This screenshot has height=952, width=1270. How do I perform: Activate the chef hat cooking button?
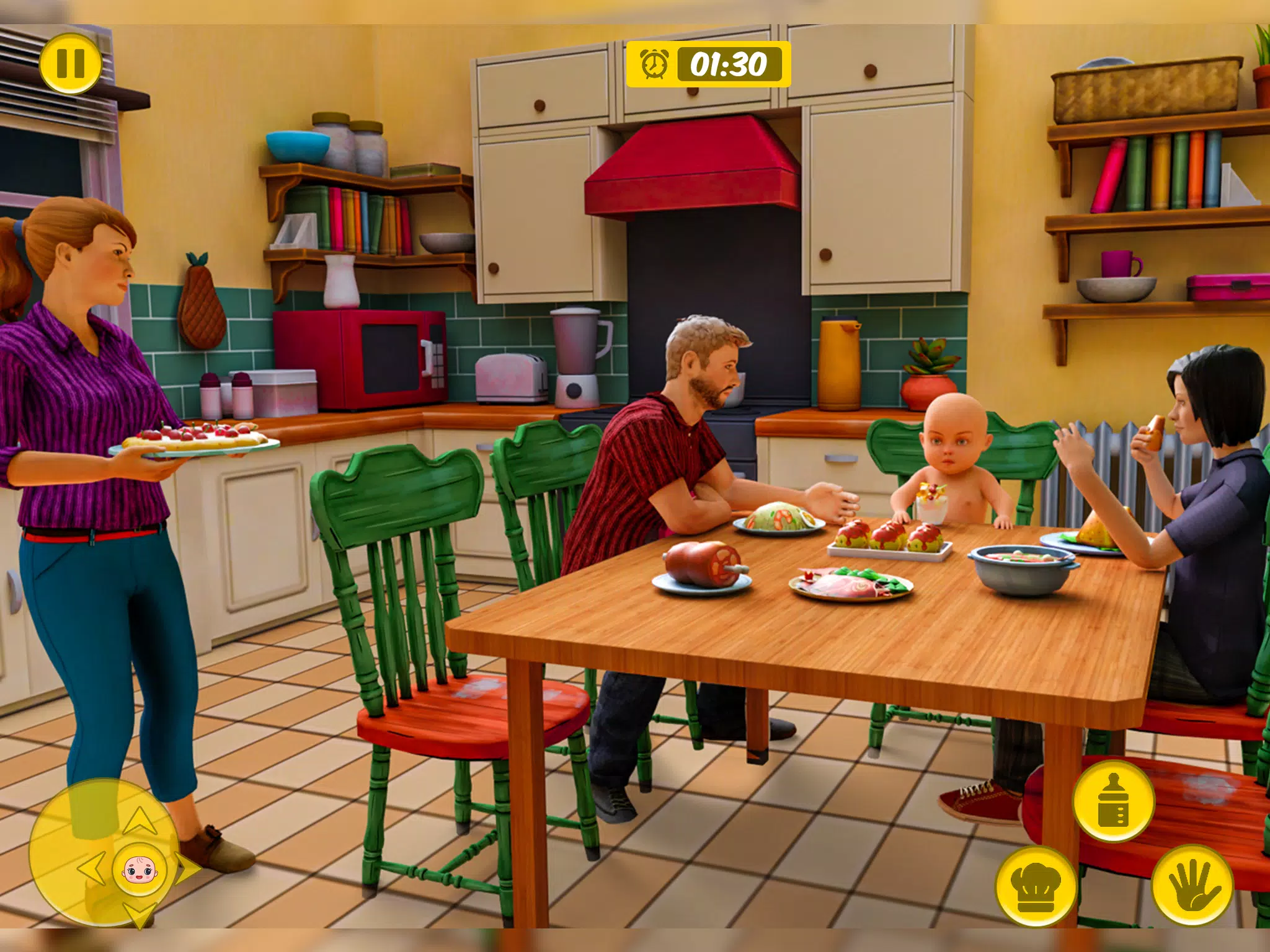pos(1036,887)
